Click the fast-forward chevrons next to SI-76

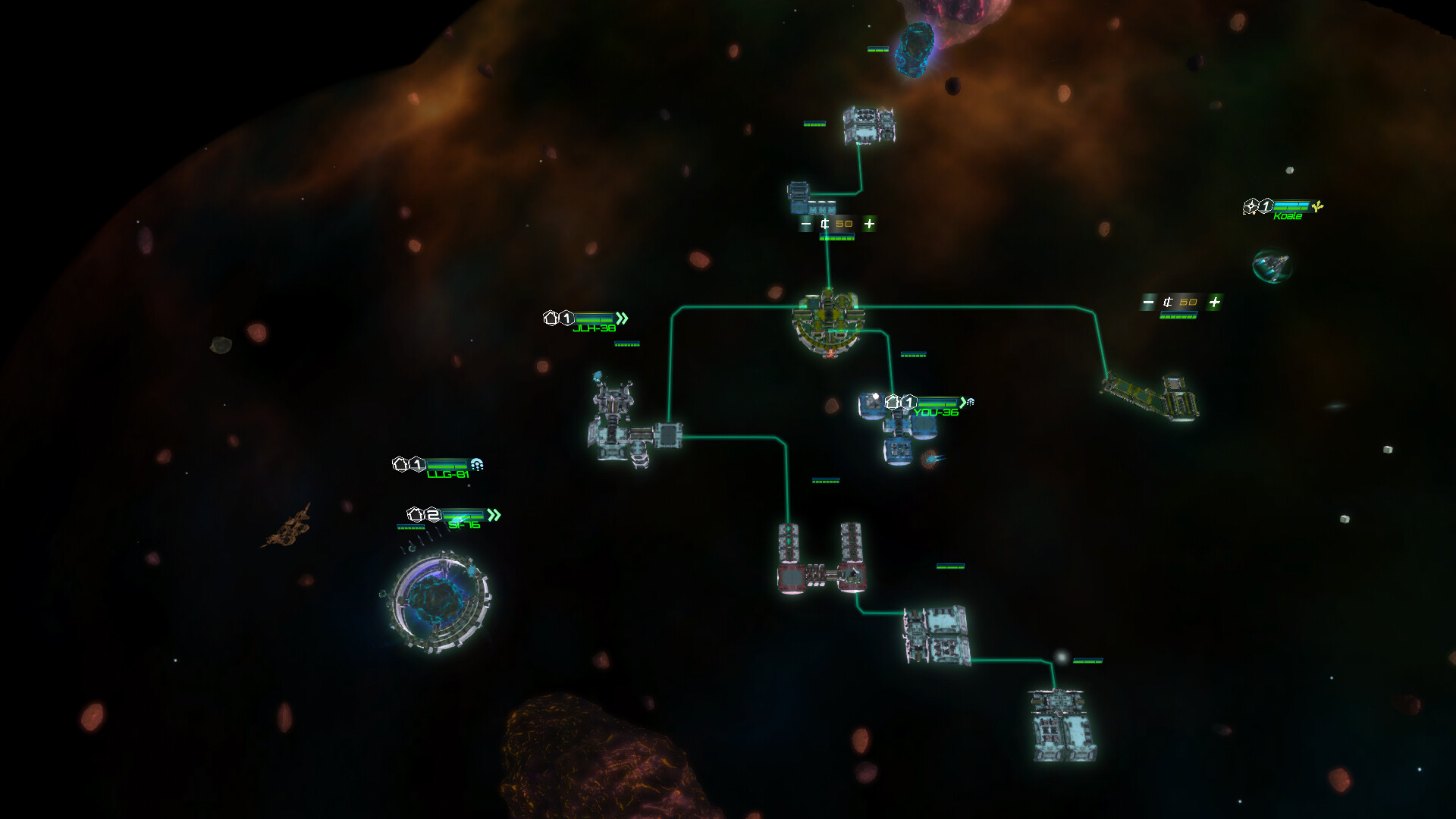pyautogui.click(x=494, y=516)
